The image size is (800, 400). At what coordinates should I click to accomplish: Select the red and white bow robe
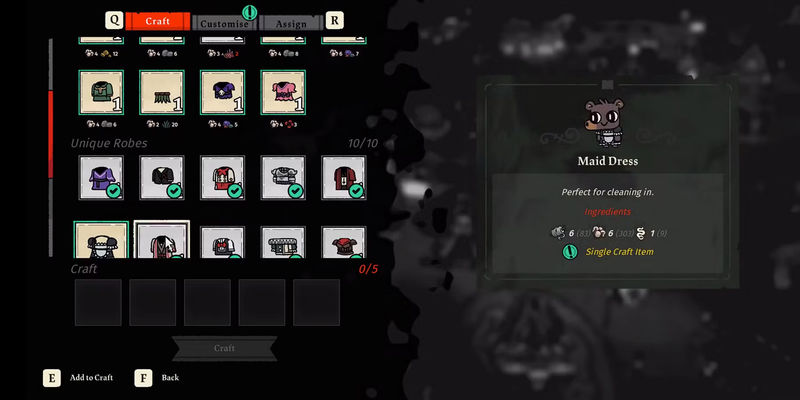pos(223,177)
